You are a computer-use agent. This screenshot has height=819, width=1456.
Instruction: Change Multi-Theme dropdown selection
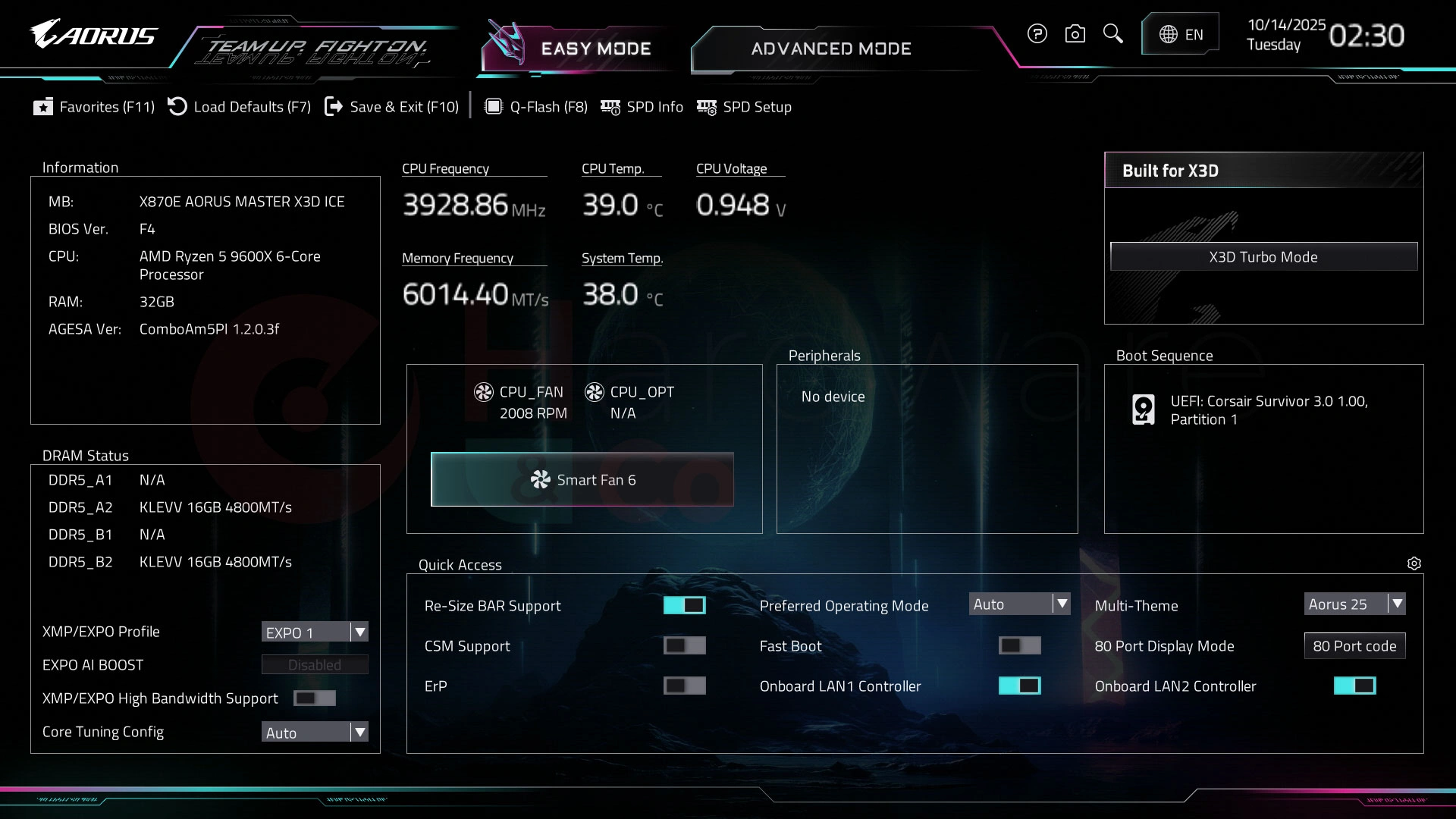(1354, 604)
